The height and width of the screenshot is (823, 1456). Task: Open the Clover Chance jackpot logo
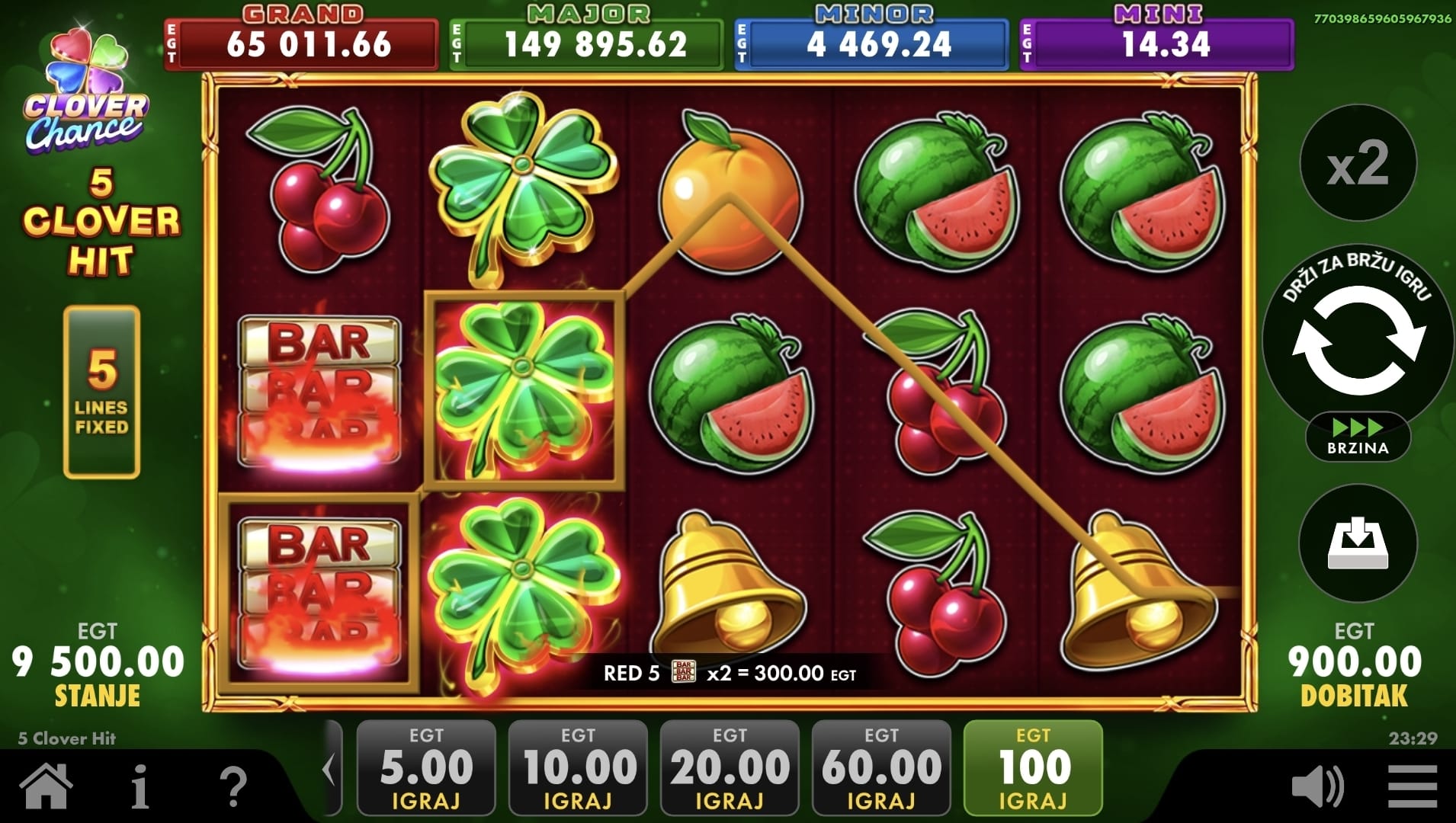click(86, 91)
